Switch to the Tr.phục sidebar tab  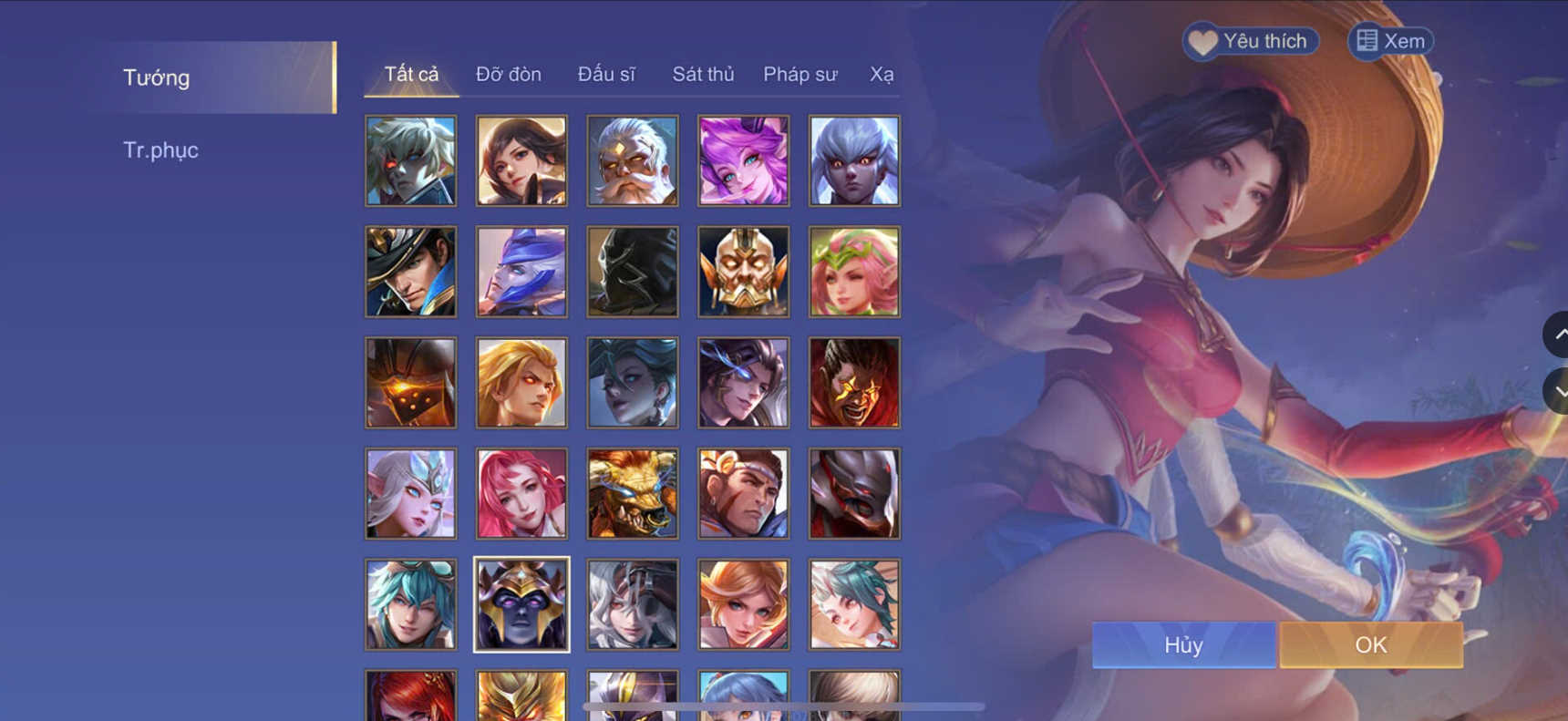click(161, 149)
